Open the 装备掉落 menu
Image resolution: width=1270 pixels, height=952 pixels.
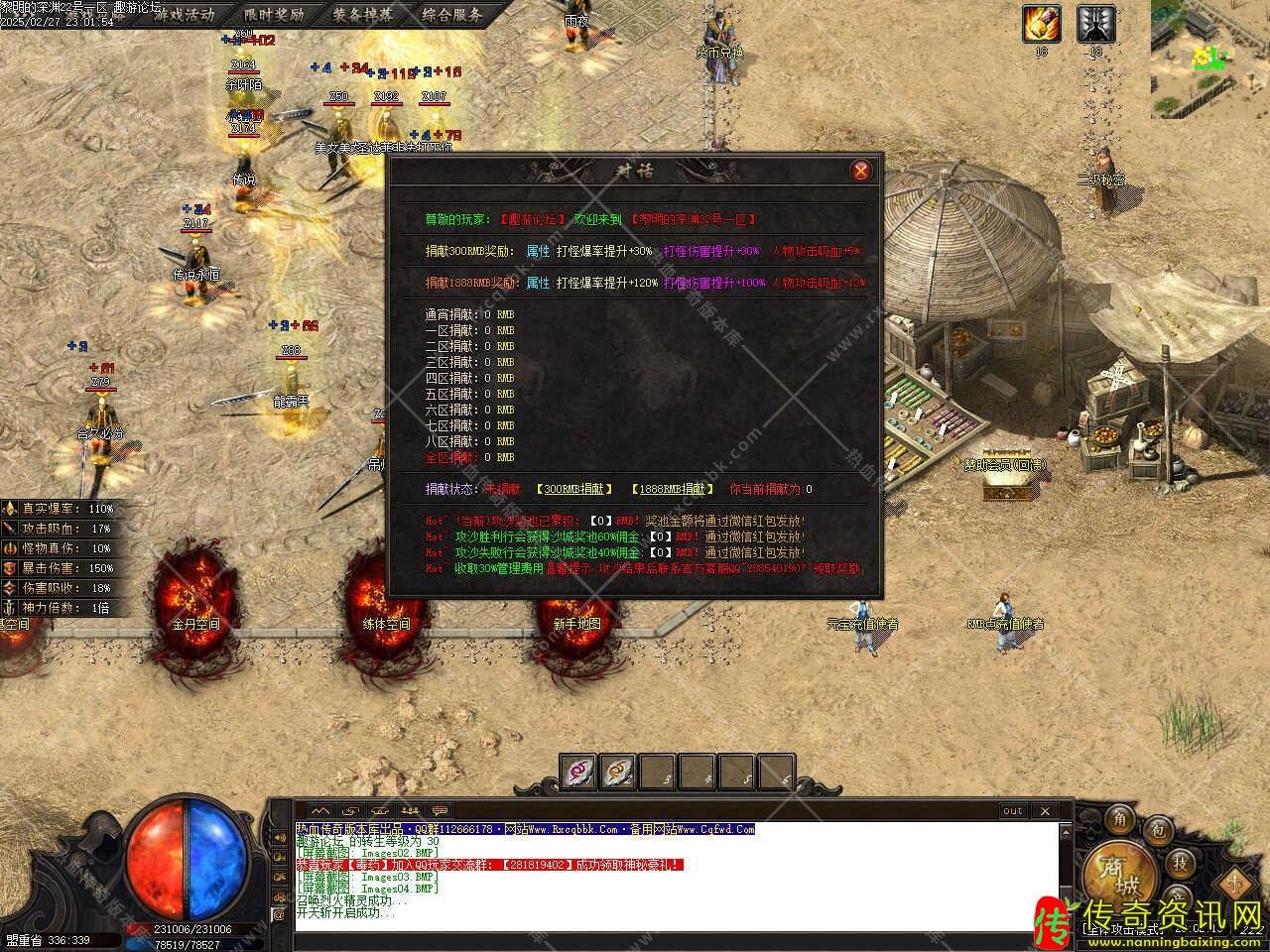pos(361,14)
